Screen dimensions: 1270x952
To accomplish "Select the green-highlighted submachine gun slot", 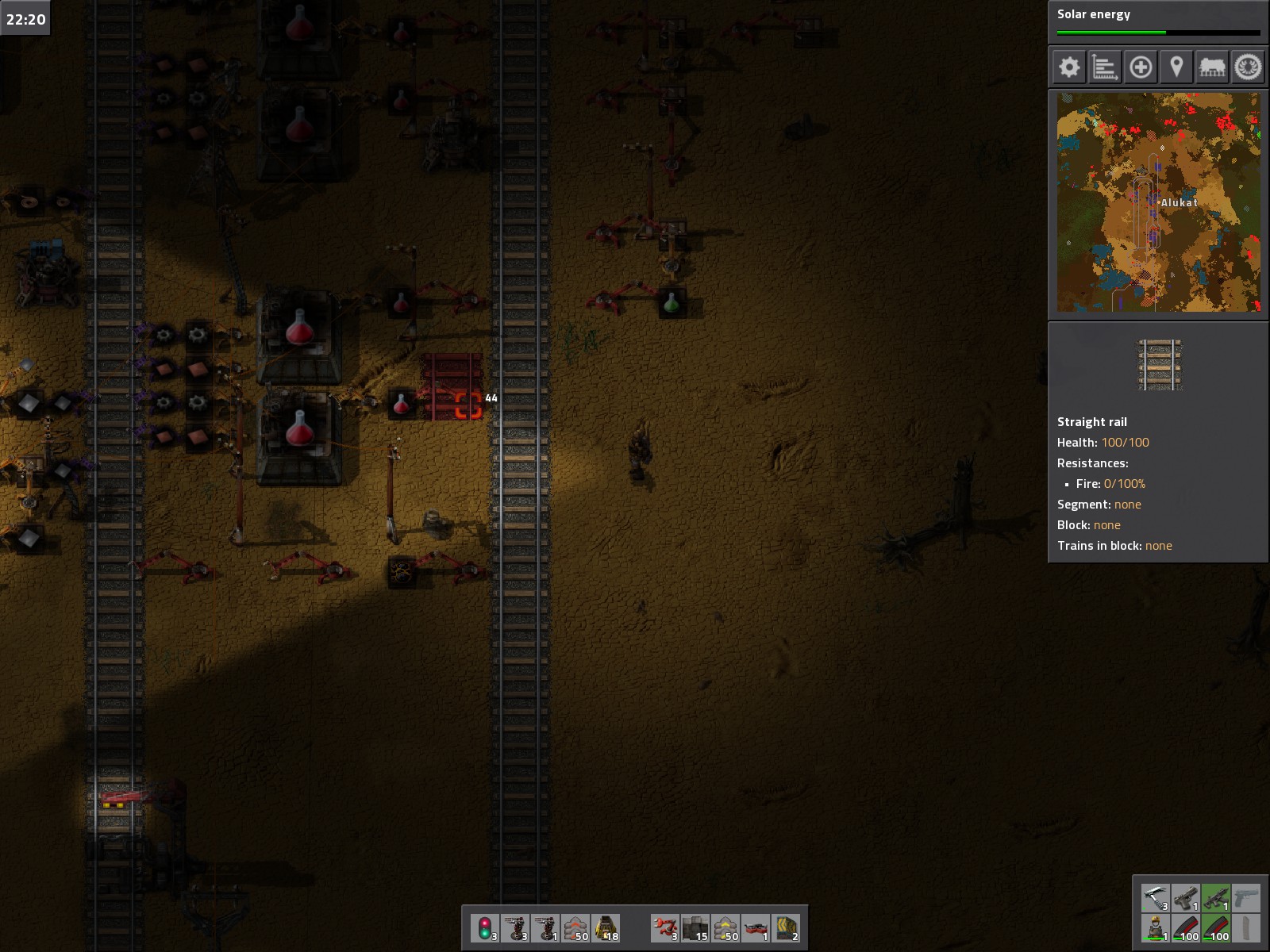I will coord(1216,898).
